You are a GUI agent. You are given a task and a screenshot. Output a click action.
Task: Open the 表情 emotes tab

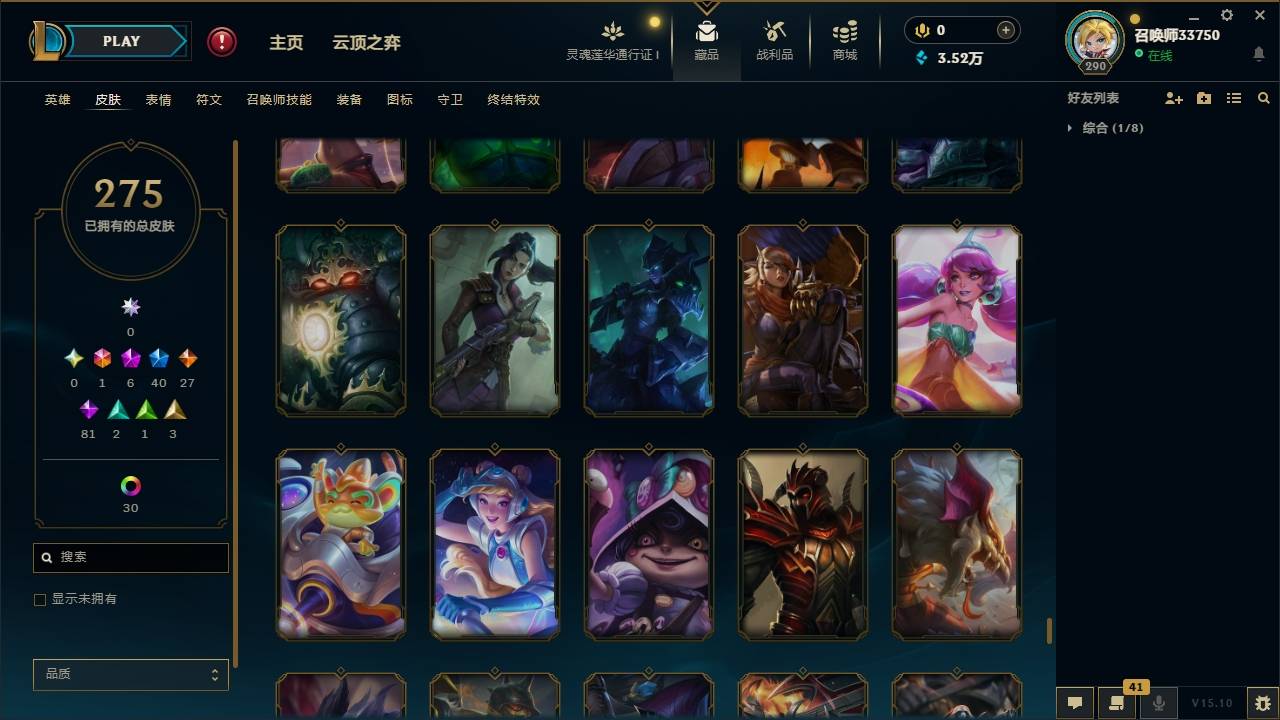(158, 99)
